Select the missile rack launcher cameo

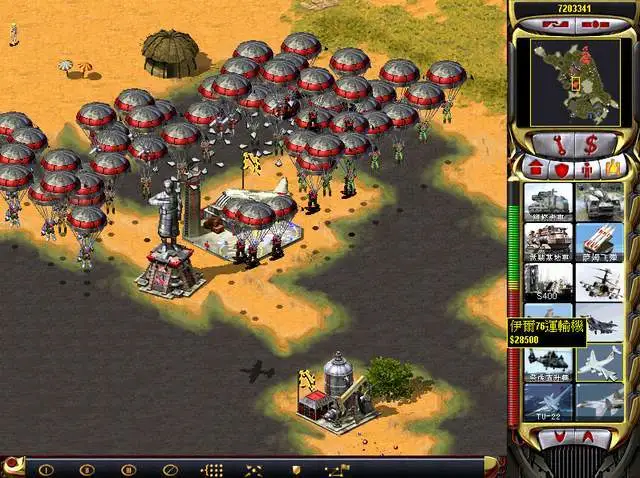coord(599,241)
